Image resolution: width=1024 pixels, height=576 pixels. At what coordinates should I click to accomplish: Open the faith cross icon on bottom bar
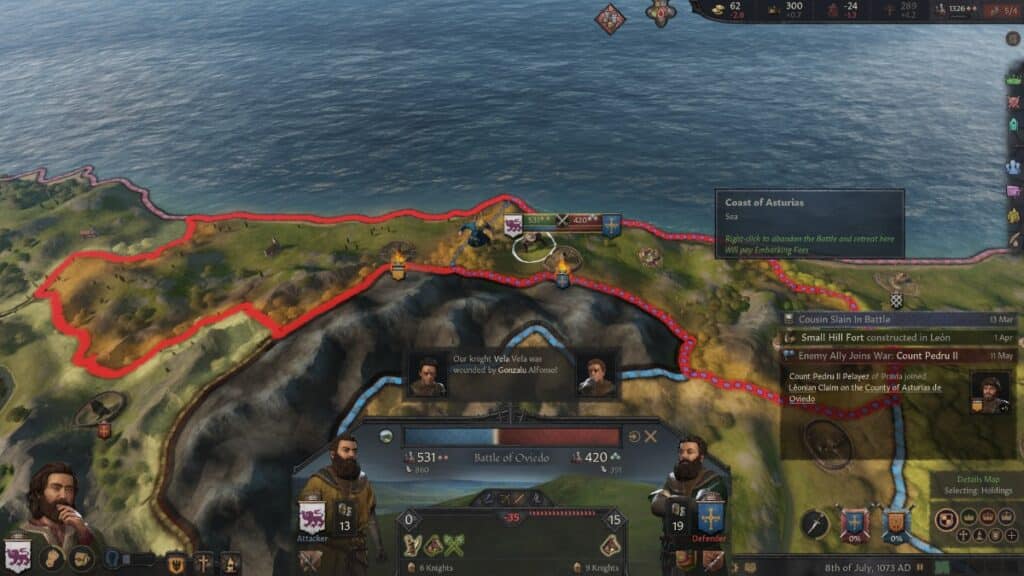pos(203,563)
